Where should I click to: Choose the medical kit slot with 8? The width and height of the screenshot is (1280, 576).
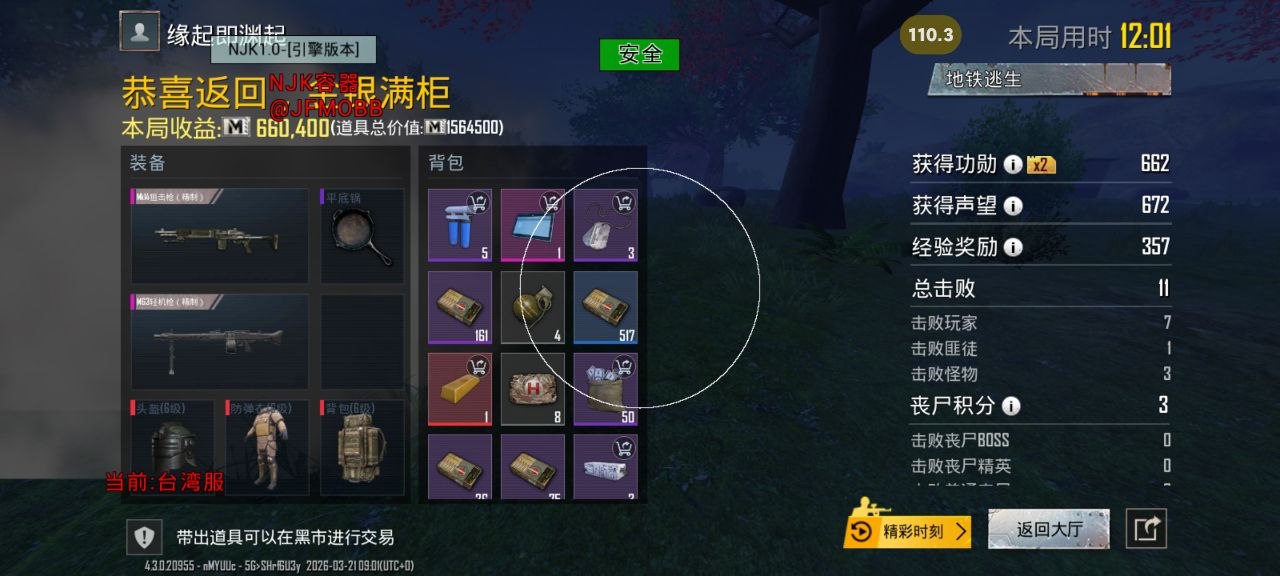click(533, 389)
